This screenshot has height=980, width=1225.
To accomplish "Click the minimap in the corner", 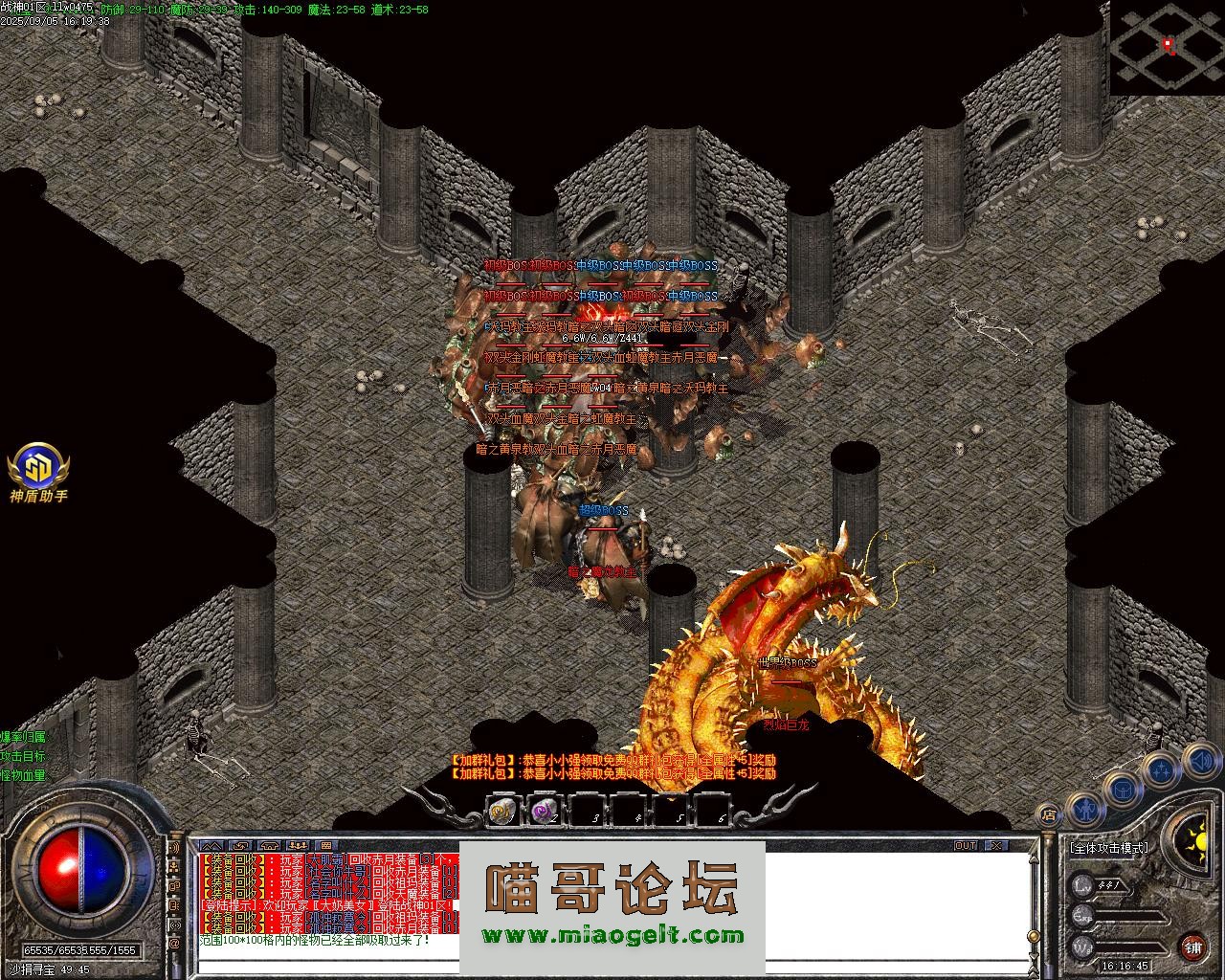I will (x=1167, y=46).
